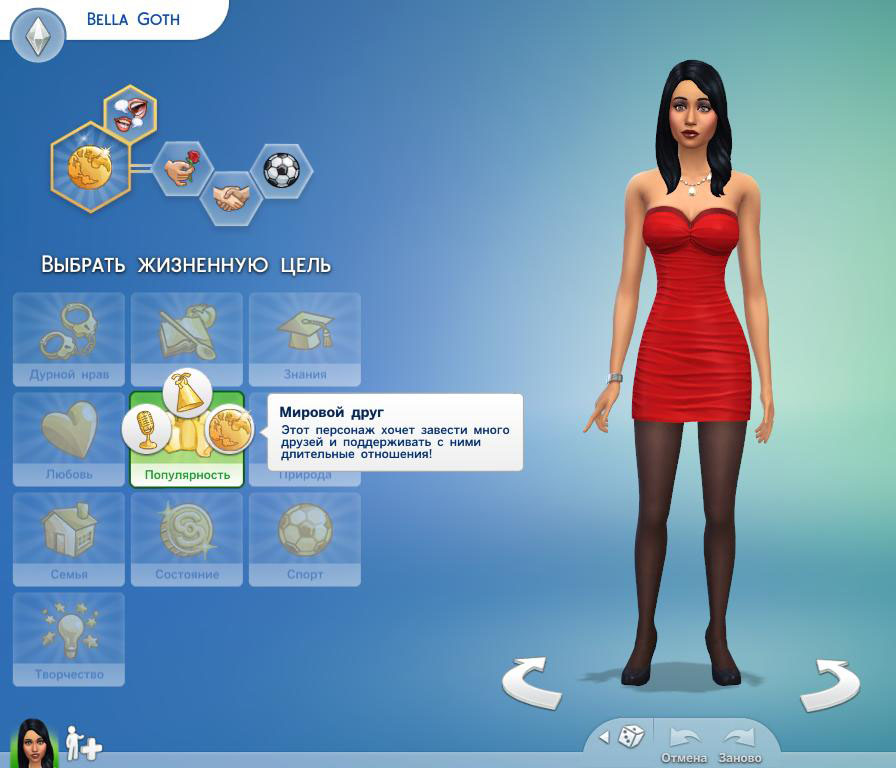Image resolution: width=896 pixels, height=768 pixels.
Task: Pick the globe Мировой друг sub-aspiration bubble
Action: point(228,430)
